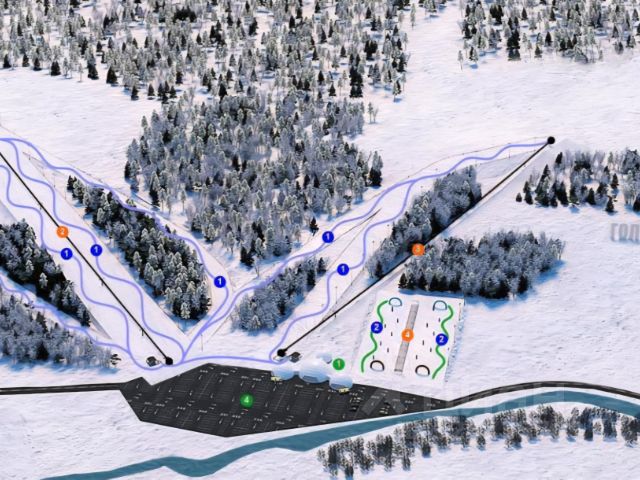This screenshot has width=640, height=480.
Task: Click orange marker 4 in the snow park
Action: [x=408, y=335]
